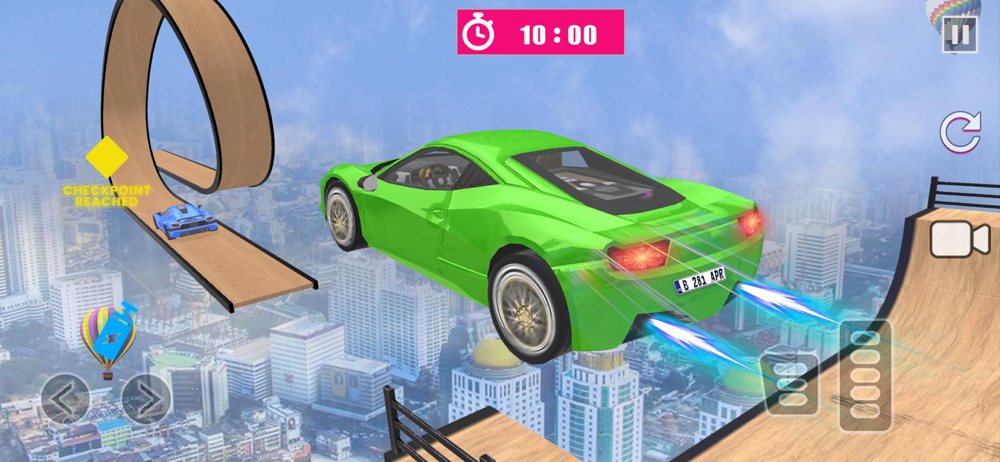Switch camera view with the camera icon
This screenshot has width=1000, height=462.
959,240
